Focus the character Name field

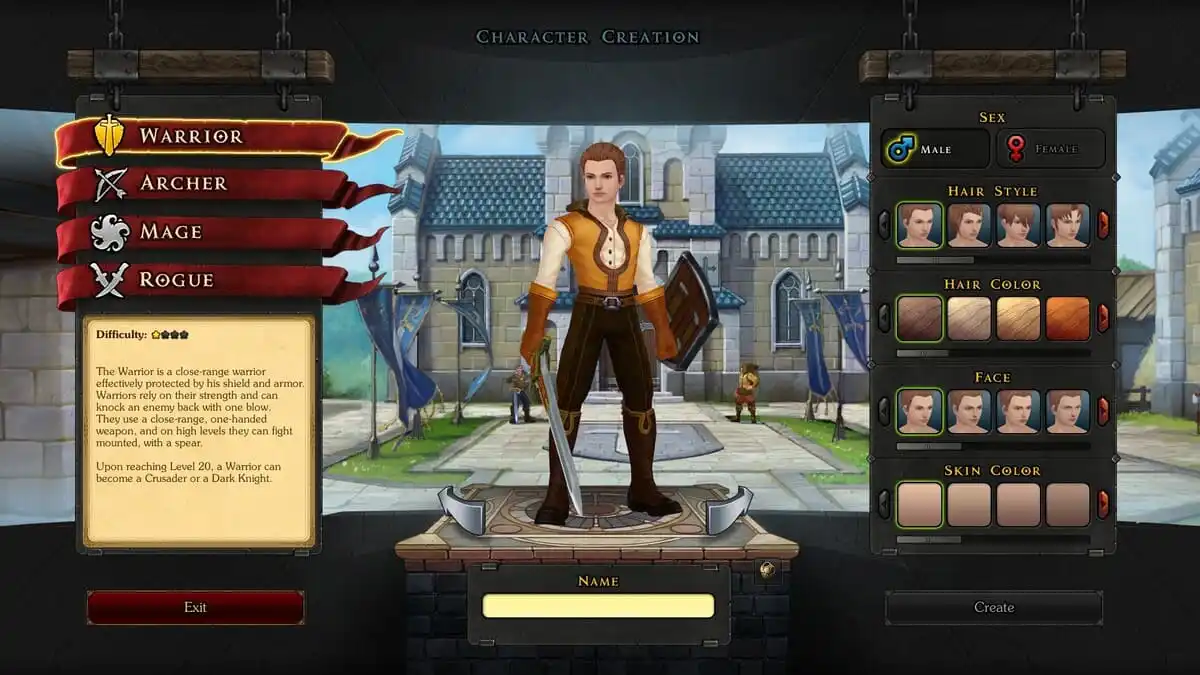[598, 606]
